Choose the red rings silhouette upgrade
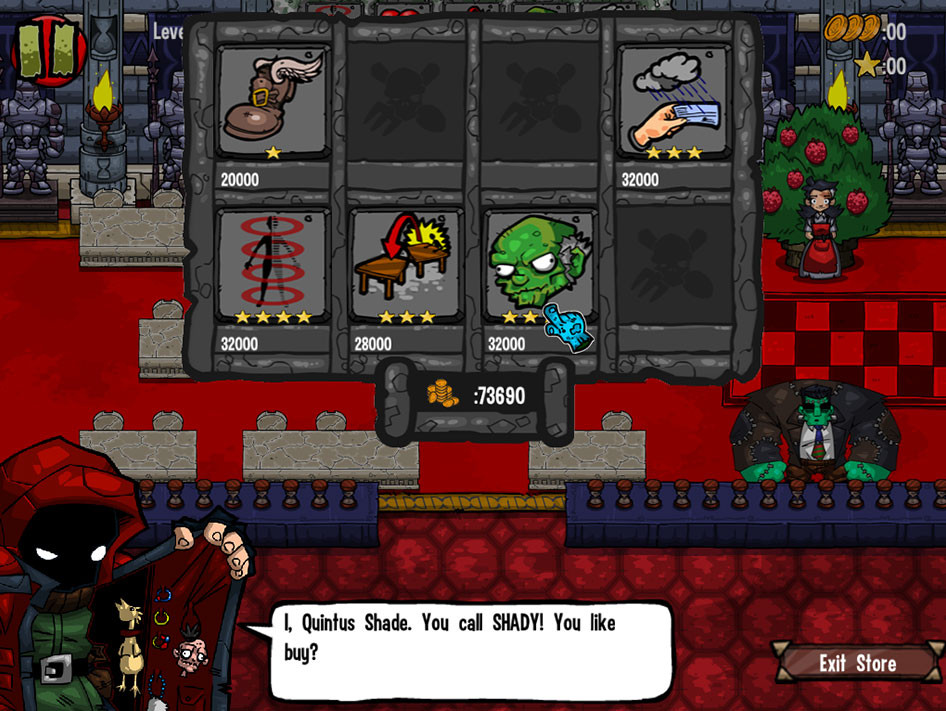 [273, 266]
